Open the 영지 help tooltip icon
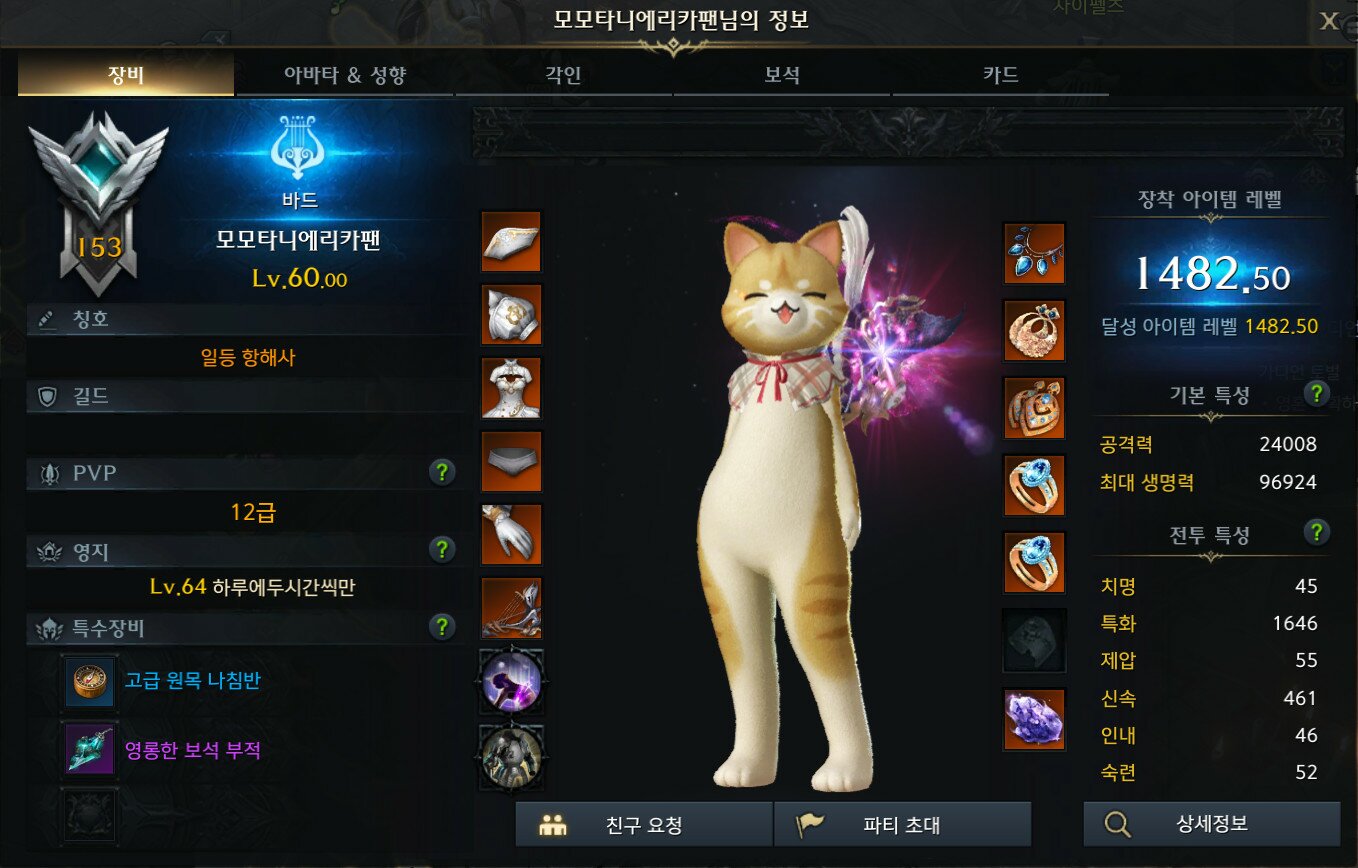 click(442, 548)
